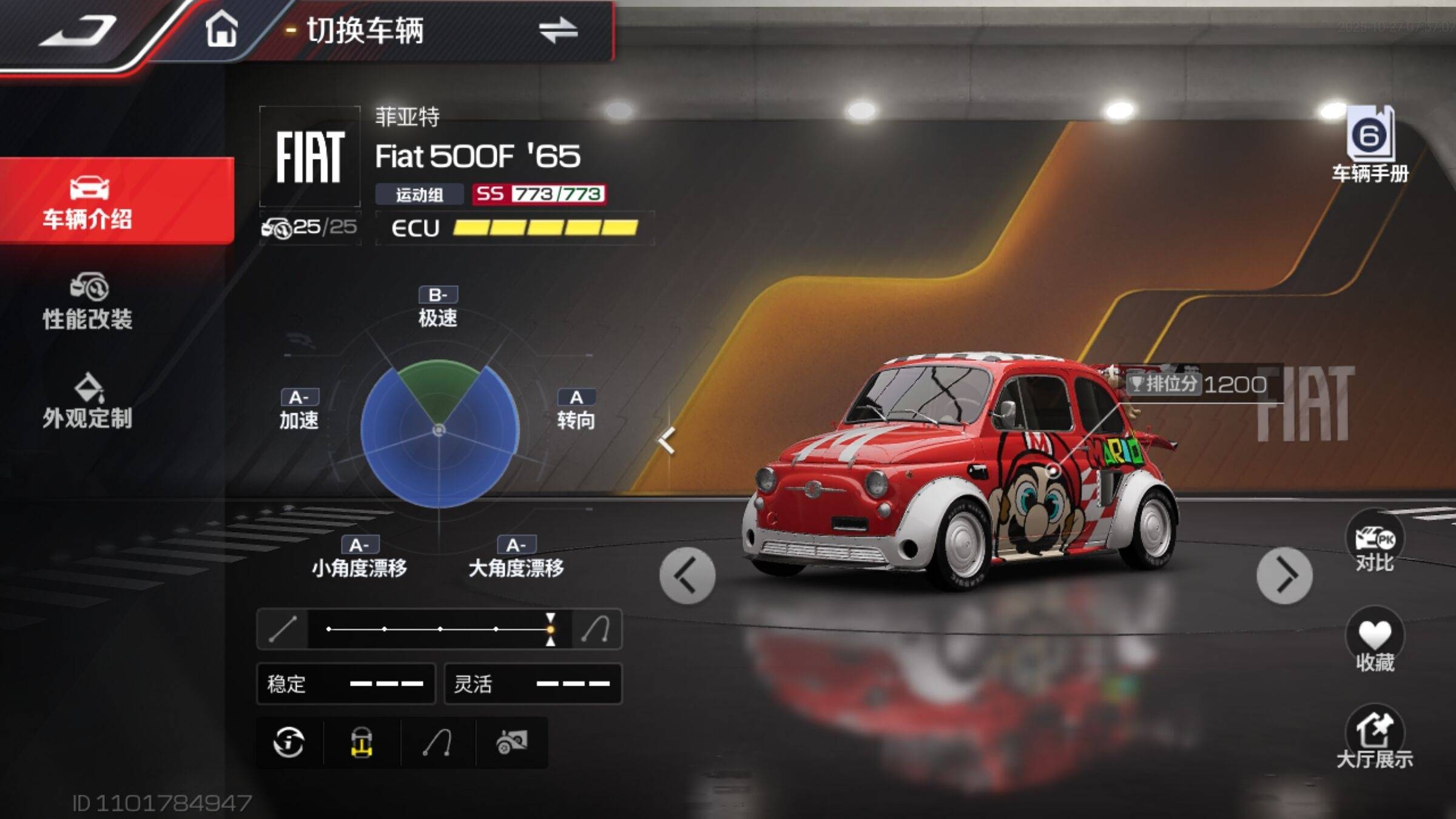Toggle 收藏 favorite heart button

point(1375,642)
